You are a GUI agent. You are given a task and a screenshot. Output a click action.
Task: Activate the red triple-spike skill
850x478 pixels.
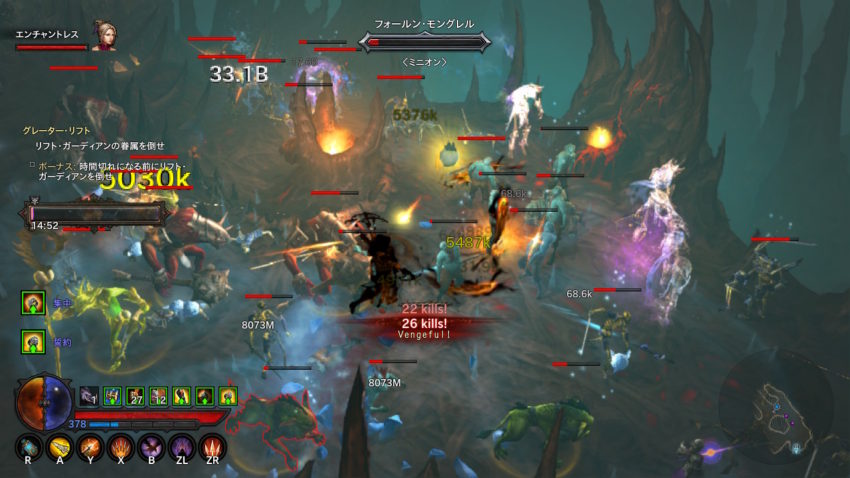coord(212,447)
